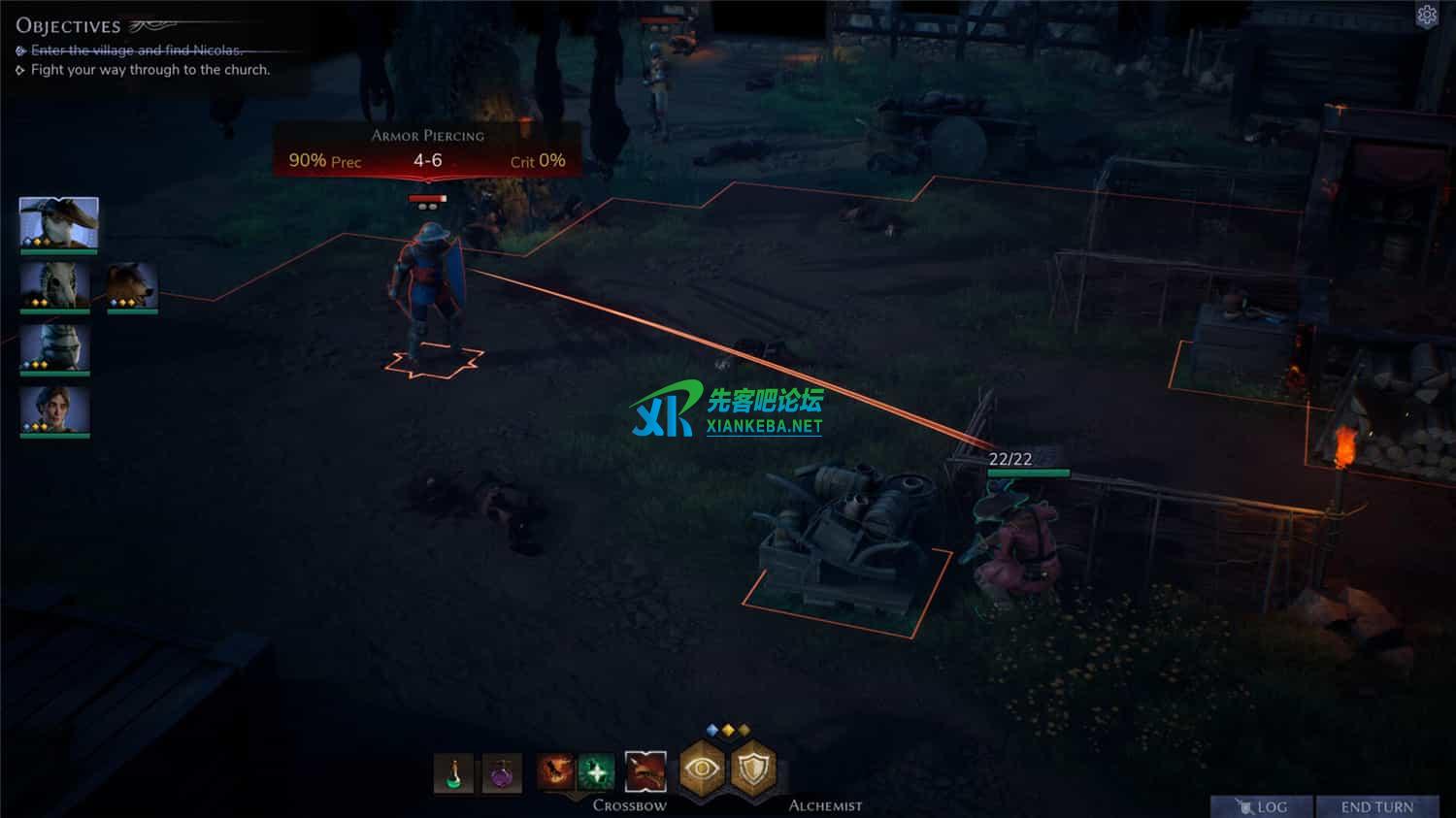Activate the eye overwatch action

click(x=702, y=769)
